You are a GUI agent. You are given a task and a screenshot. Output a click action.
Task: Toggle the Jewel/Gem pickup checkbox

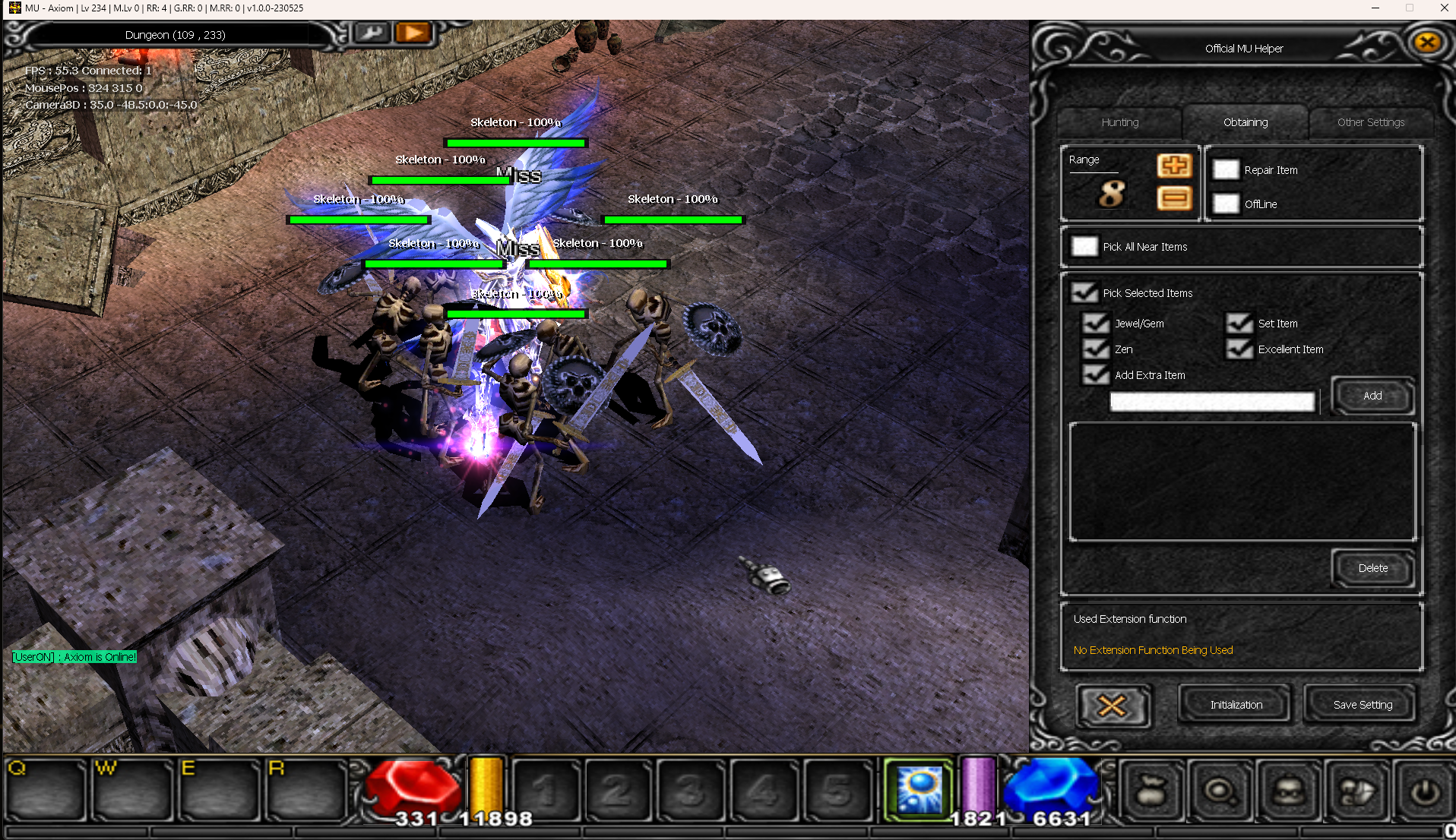pyautogui.click(x=1096, y=324)
